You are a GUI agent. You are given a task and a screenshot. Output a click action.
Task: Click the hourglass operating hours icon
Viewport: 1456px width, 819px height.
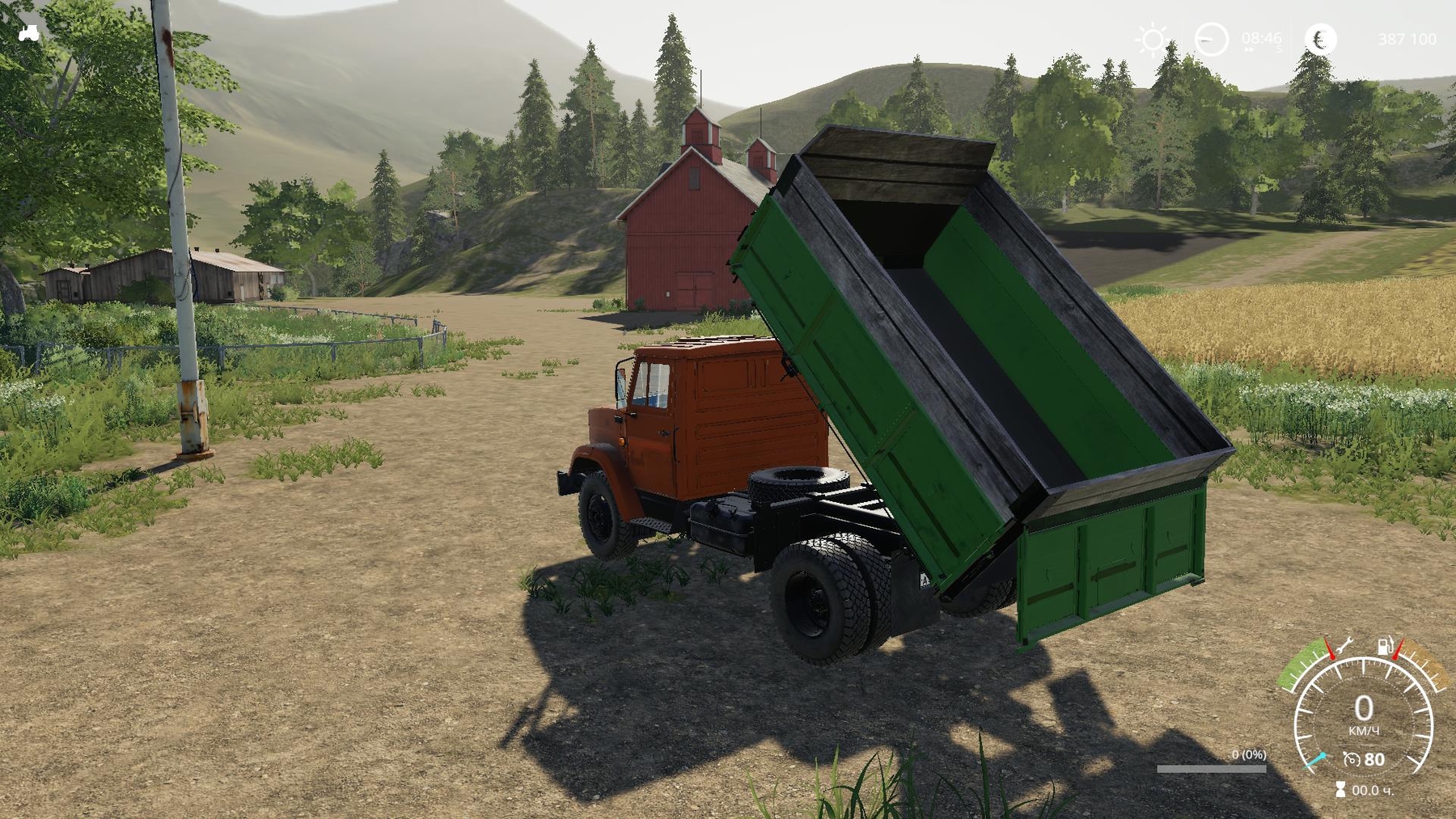coord(1340,790)
